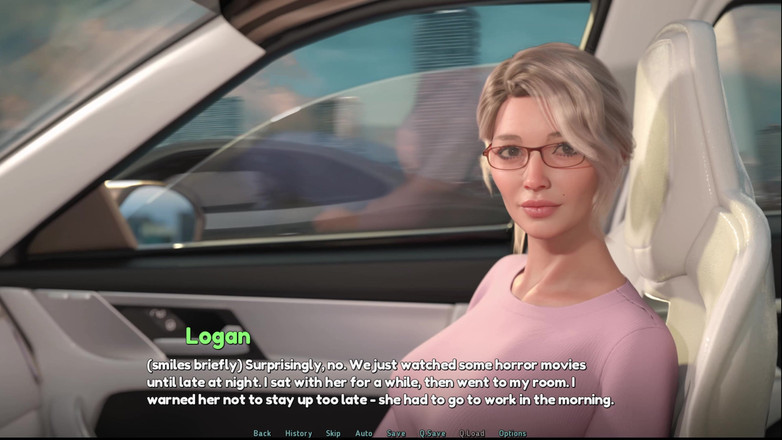Click Q.Save to quick save
782x440 pixels.
pyautogui.click(x=433, y=433)
